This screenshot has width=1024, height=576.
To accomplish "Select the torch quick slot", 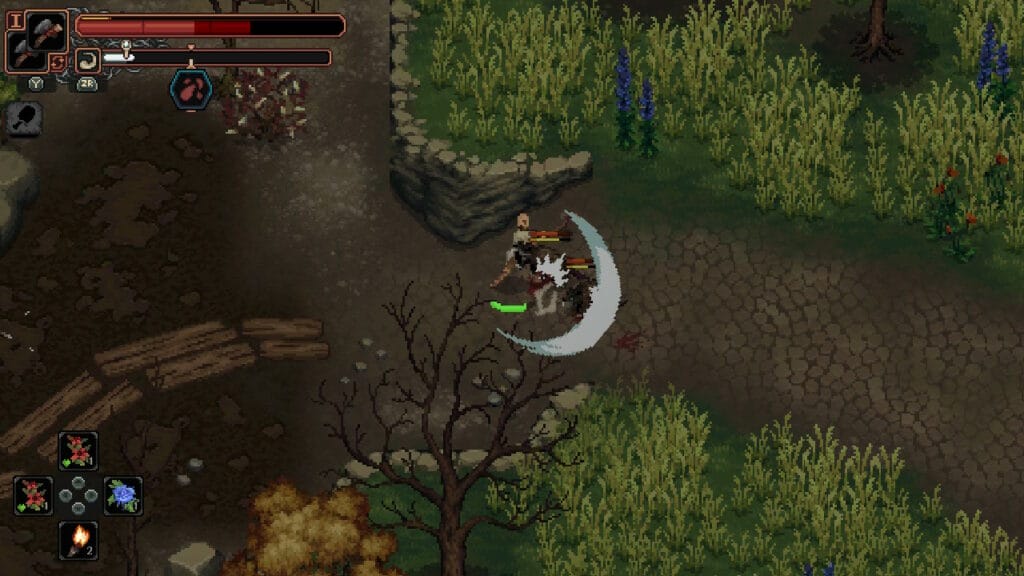I will point(78,540).
